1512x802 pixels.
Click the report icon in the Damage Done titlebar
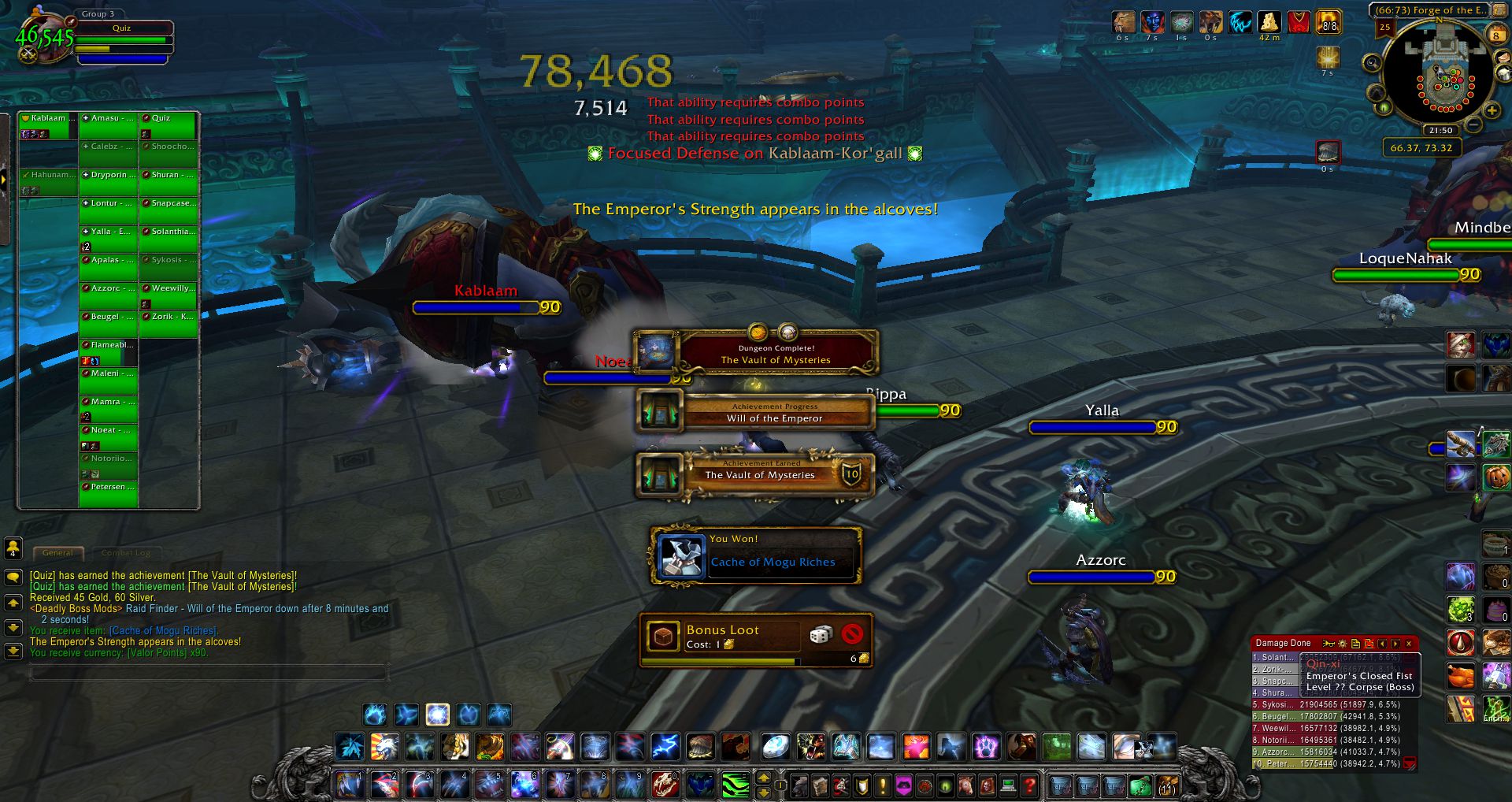pos(1356,644)
